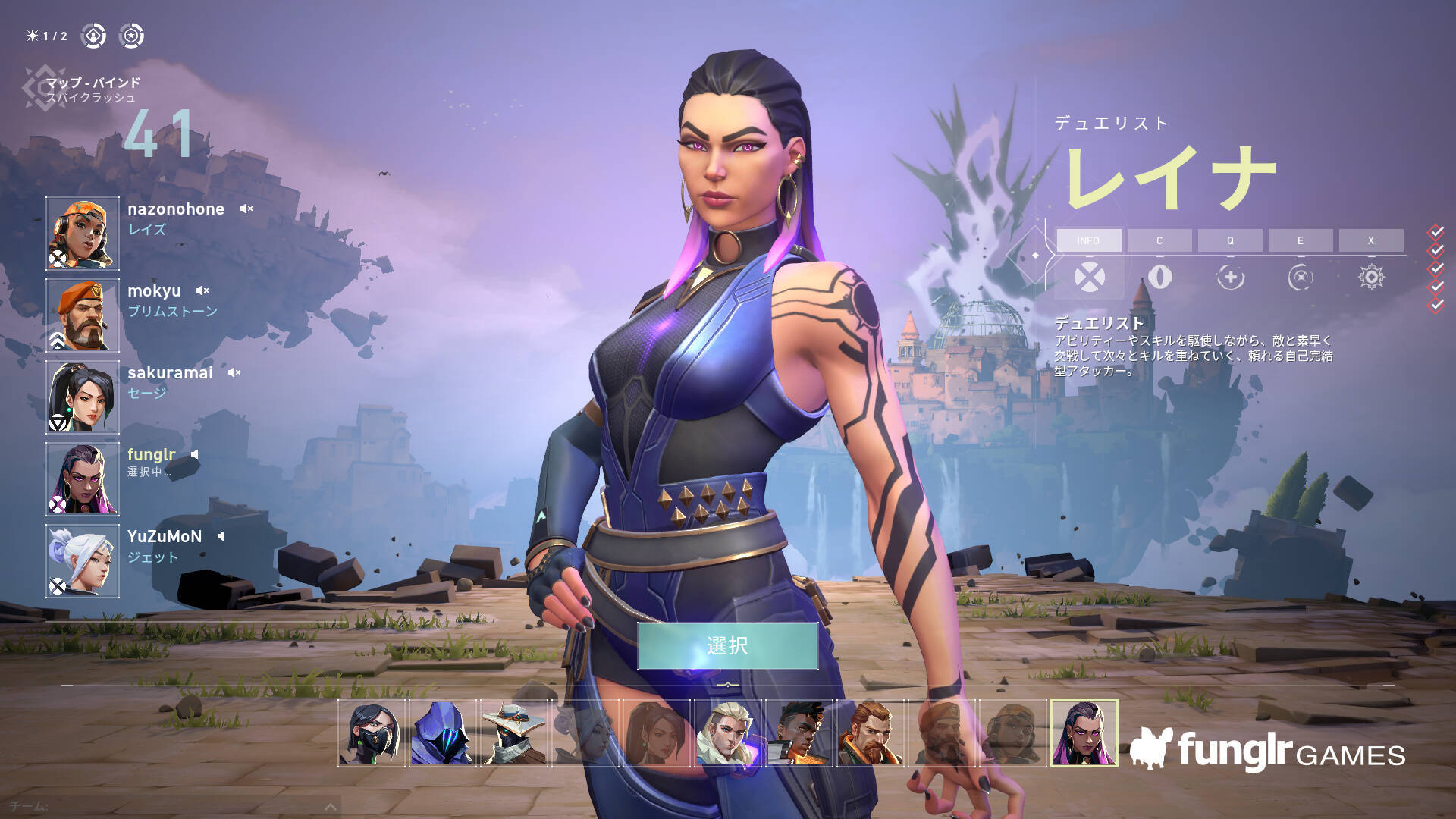Switch to the INFO tab
1456x819 pixels.
click(x=1088, y=240)
